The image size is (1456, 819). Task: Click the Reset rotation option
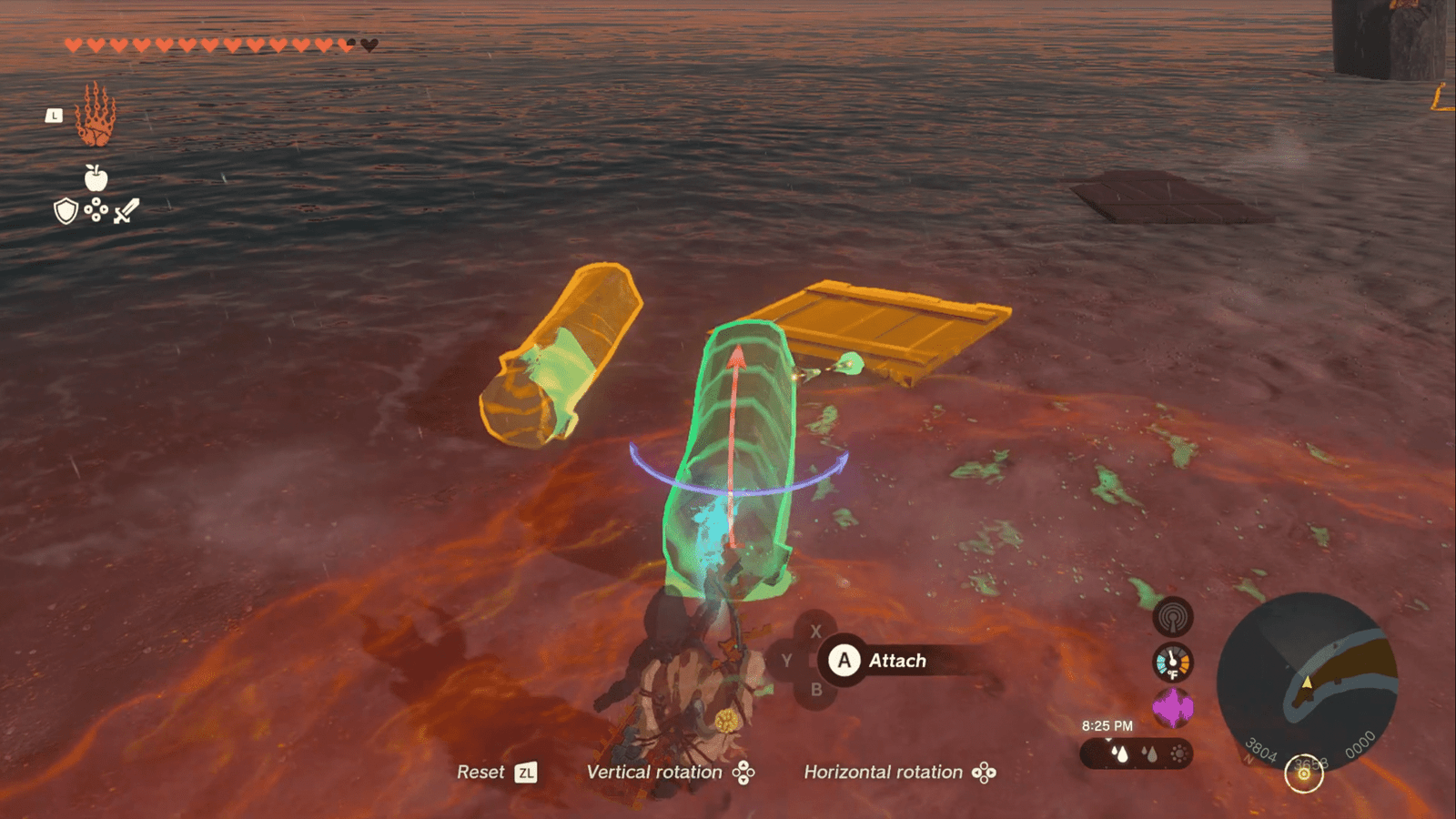click(496, 773)
